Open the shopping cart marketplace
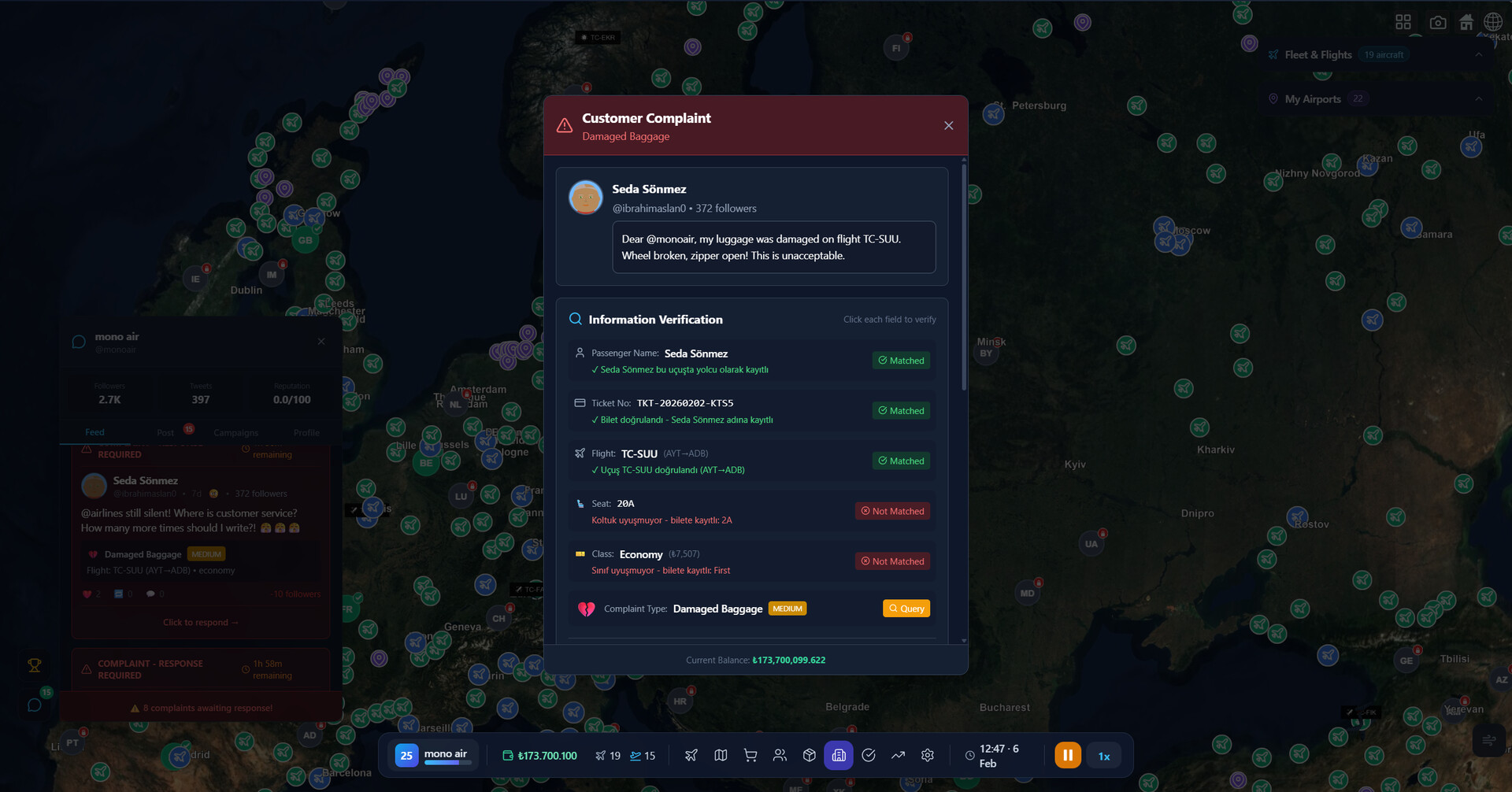The height and width of the screenshot is (792, 1512). [x=750, y=755]
